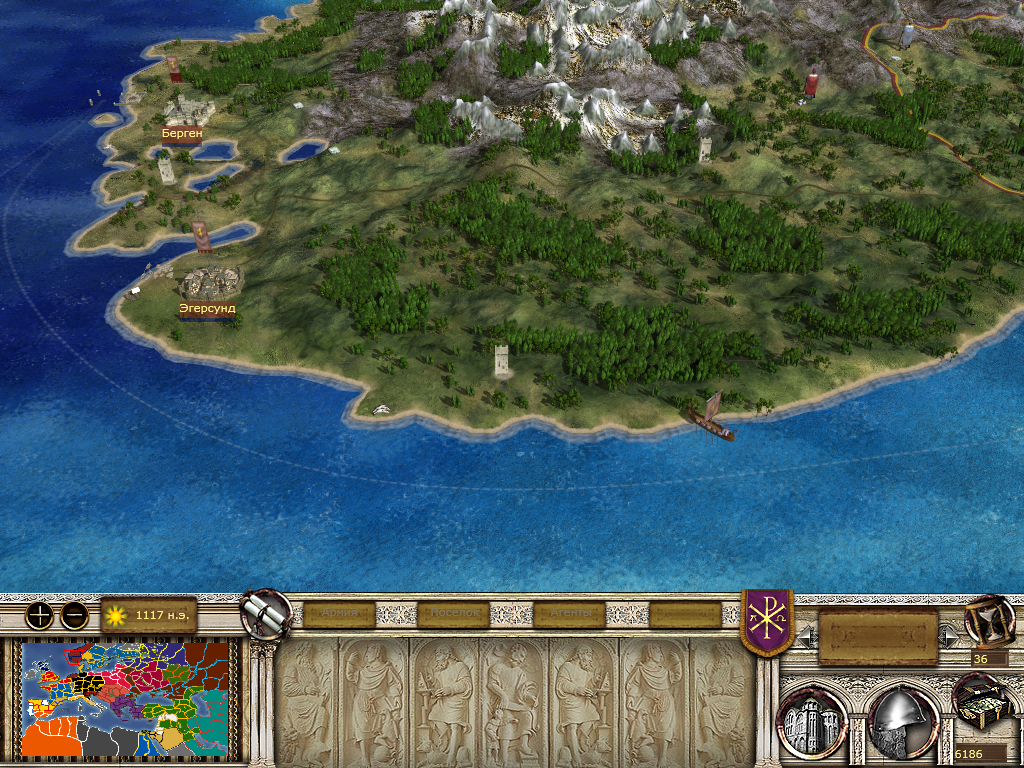Zoom out the minimap with the minus button
Screen dimensions: 1024x768
coord(74,615)
